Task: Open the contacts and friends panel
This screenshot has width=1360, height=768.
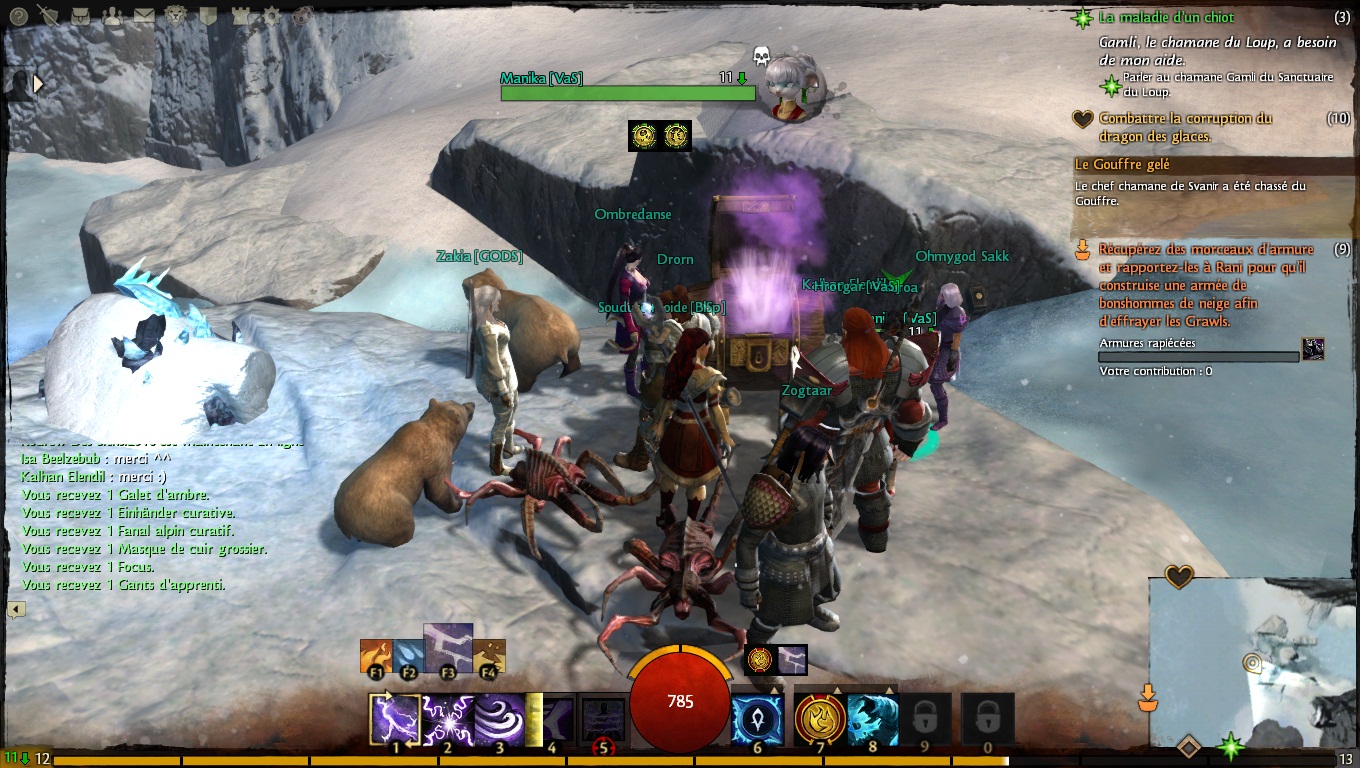Action: point(112,16)
